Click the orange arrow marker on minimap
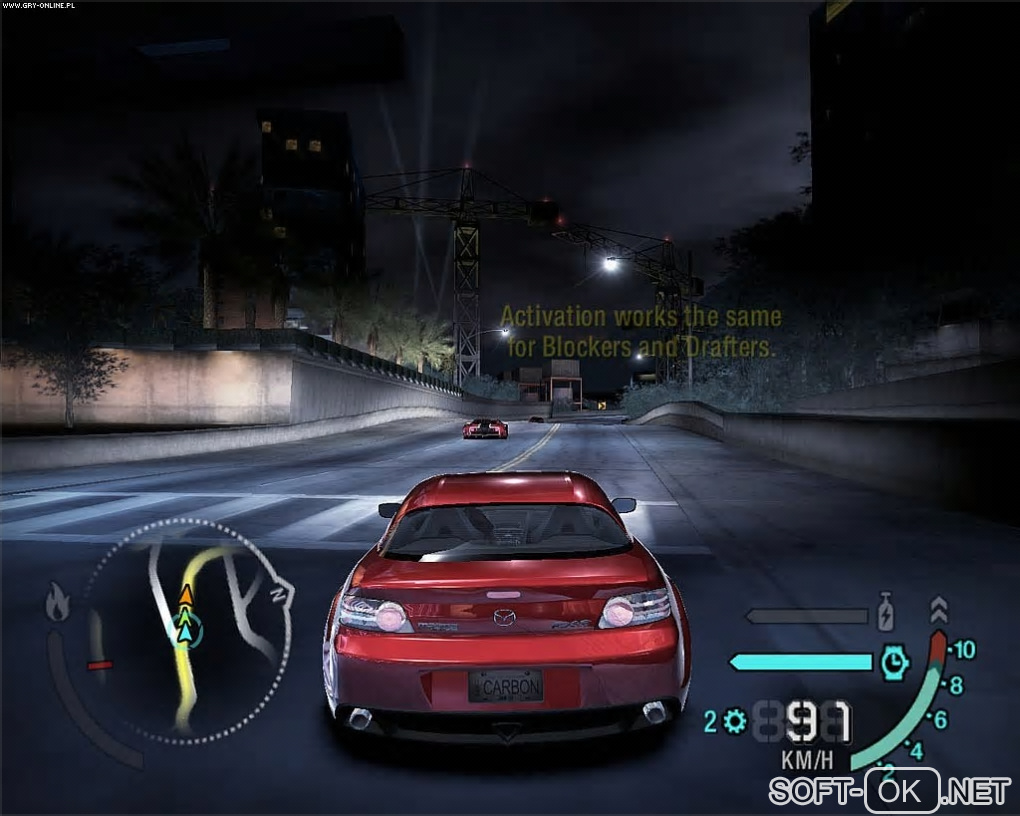1020x816 pixels. tap(186, 596)
